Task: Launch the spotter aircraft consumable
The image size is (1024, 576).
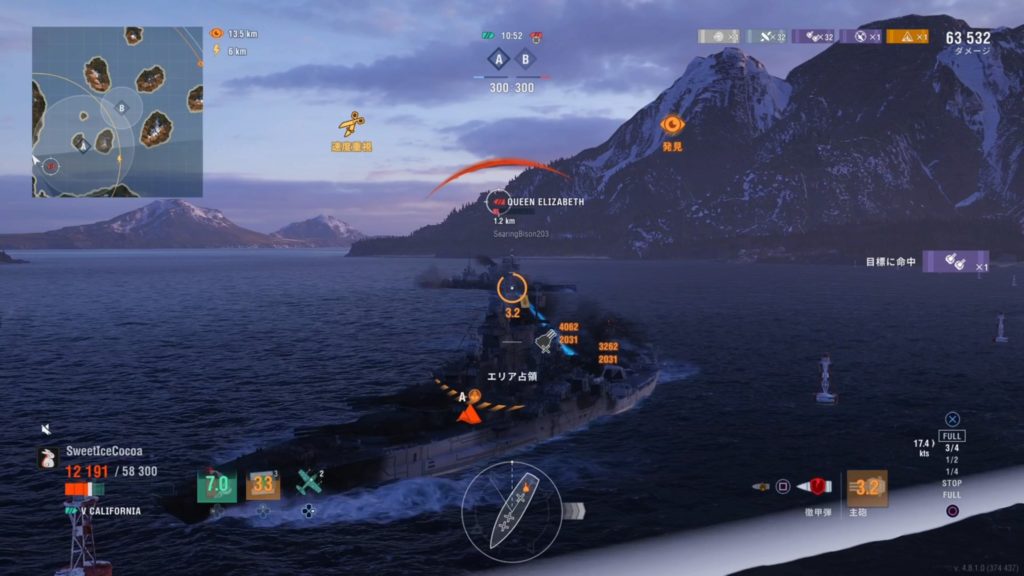Action: tap(310, 484)
